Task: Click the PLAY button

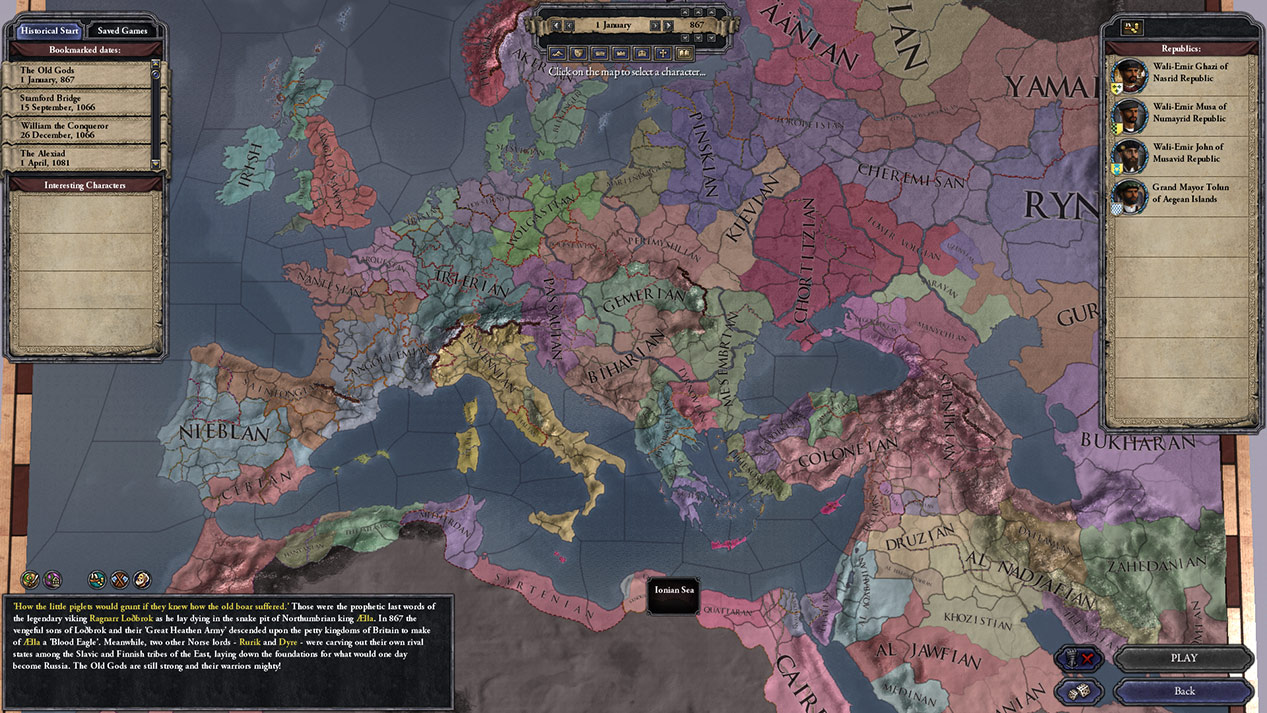Action: point(1183,658)
